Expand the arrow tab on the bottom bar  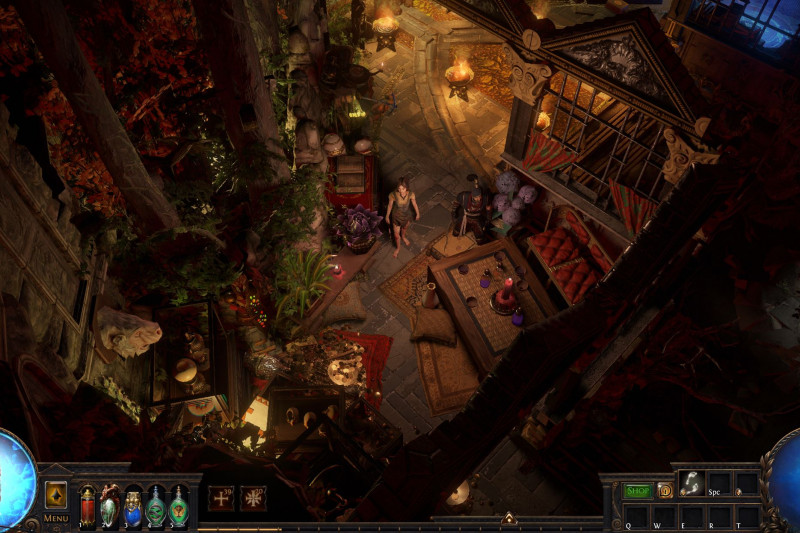coord(508,518)
